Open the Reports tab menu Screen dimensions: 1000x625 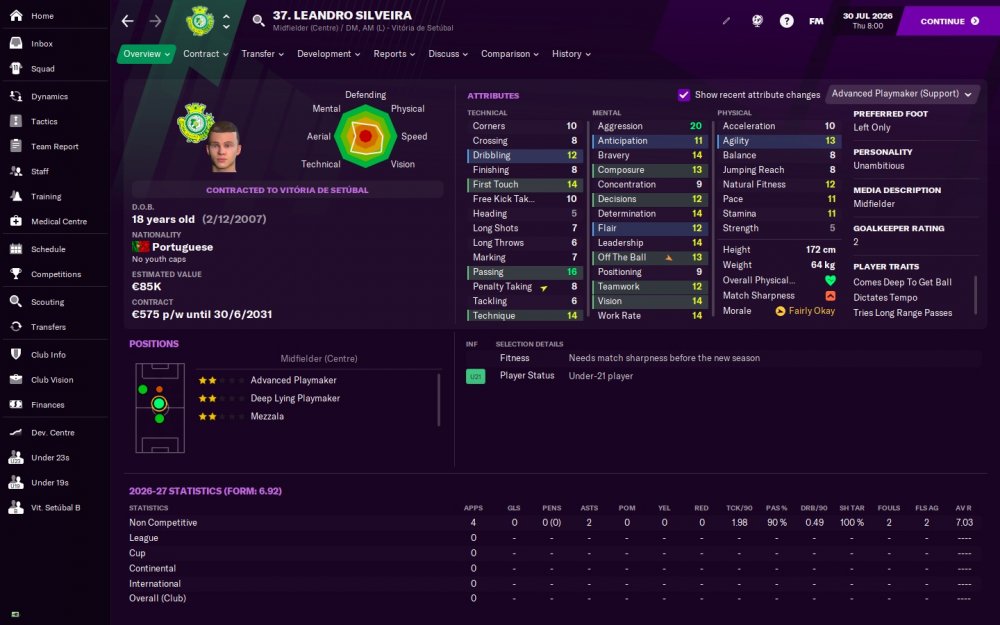[394, 54]
